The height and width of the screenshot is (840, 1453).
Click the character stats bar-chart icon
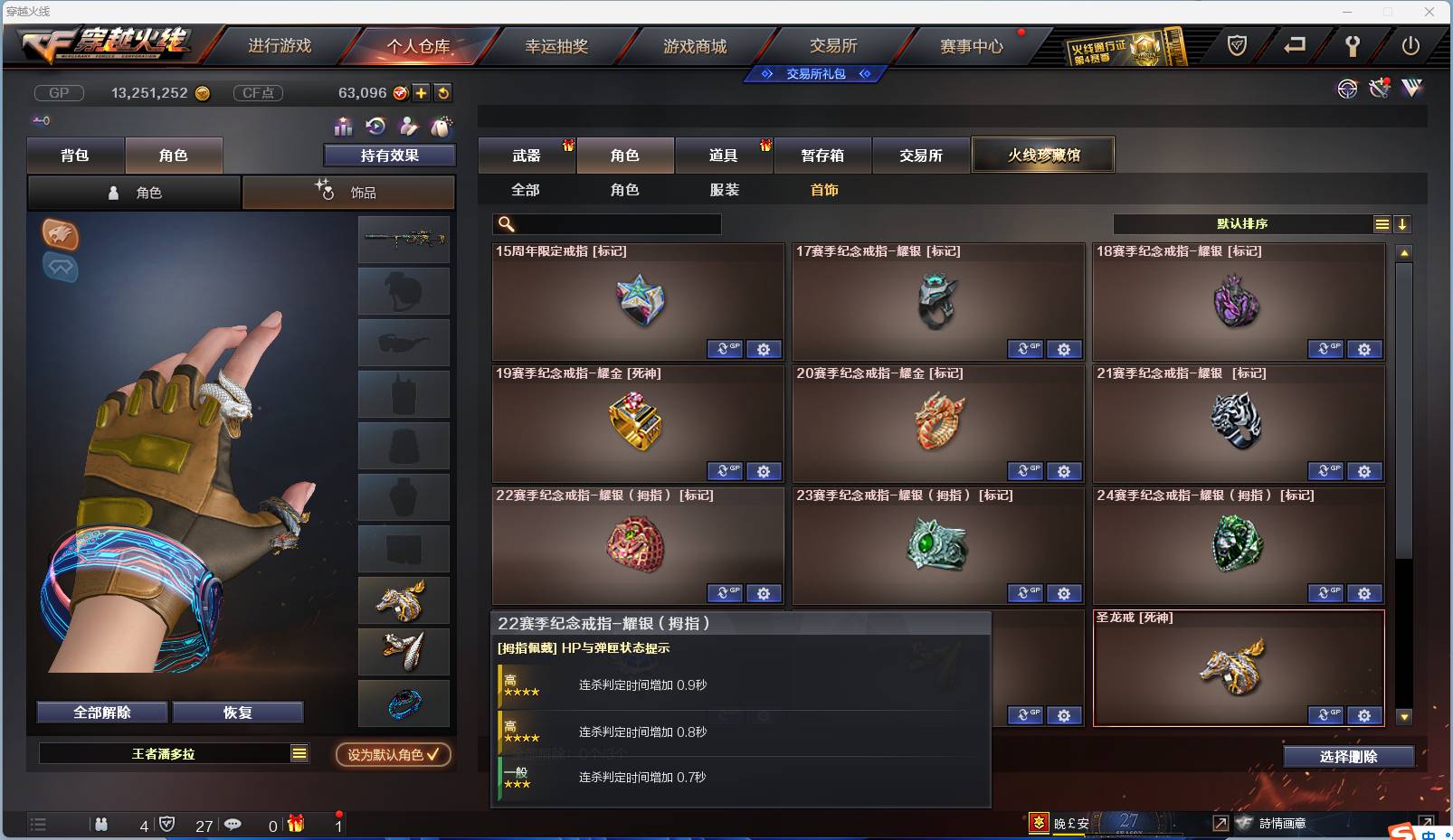pos(345,126)
